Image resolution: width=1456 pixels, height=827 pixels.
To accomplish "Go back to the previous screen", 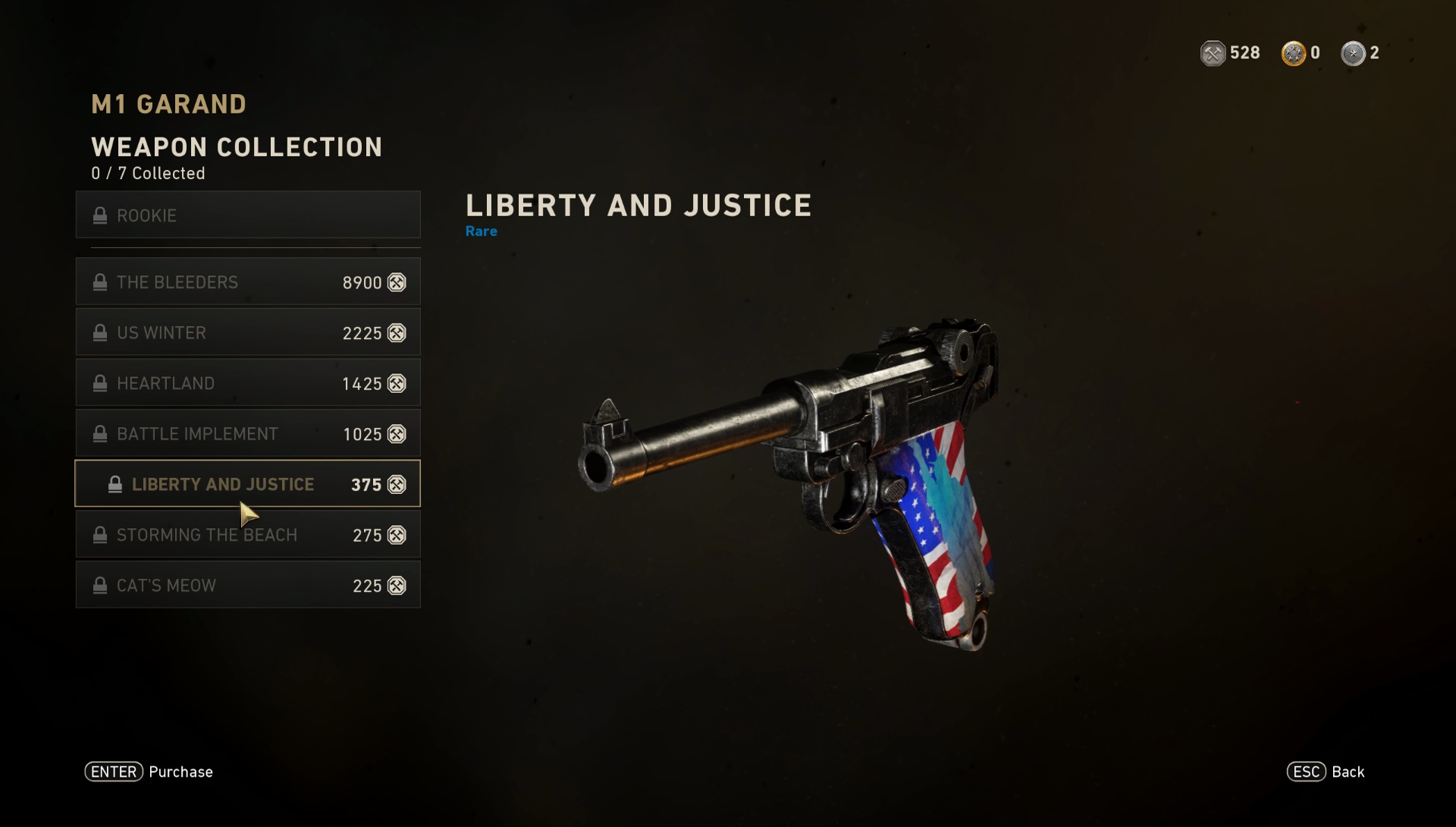I will coord(1326,772).
